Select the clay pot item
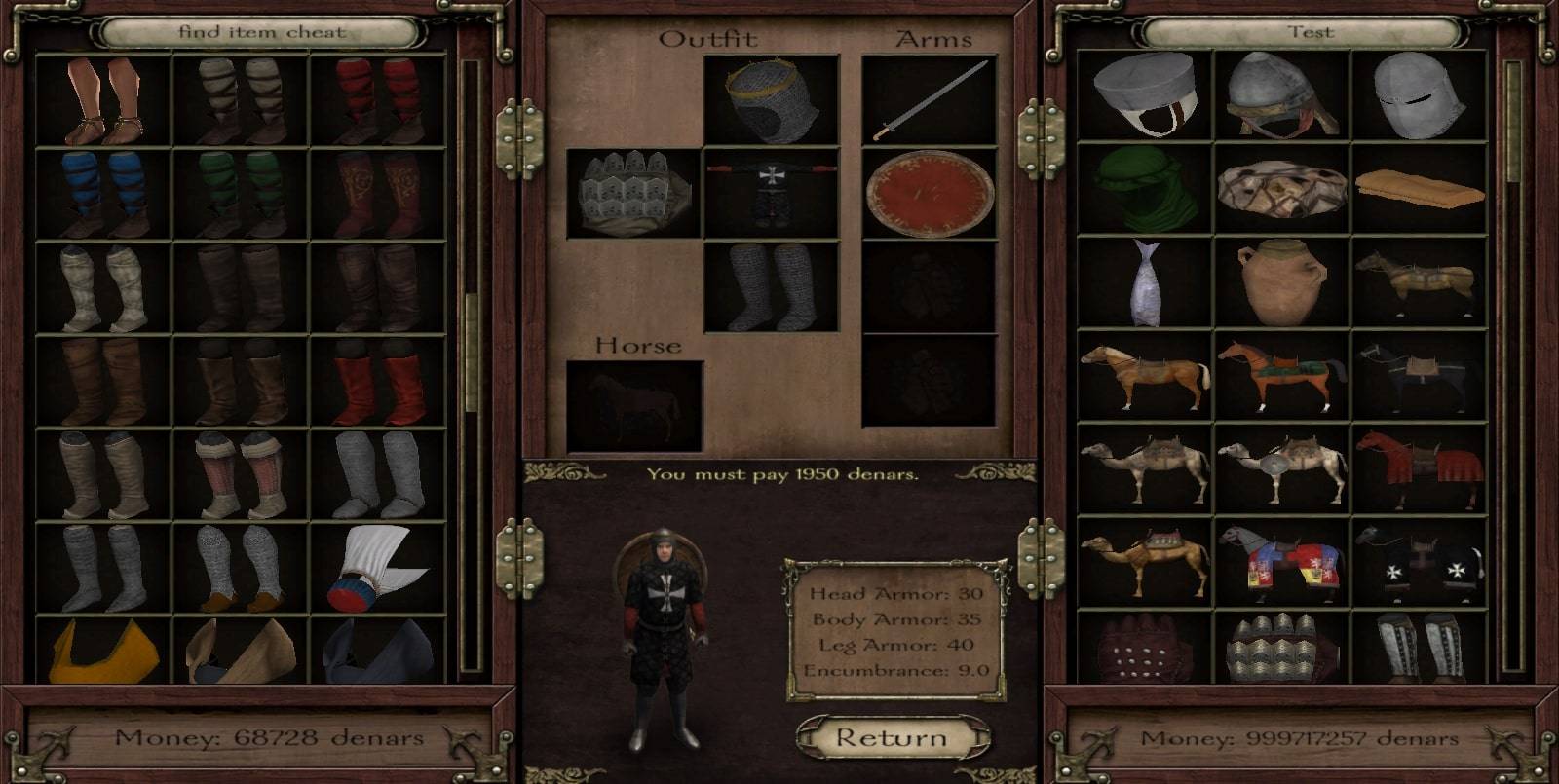The height and width of the screenshot is (784, 1559). pyautogui.click(x=1282, y=282)
